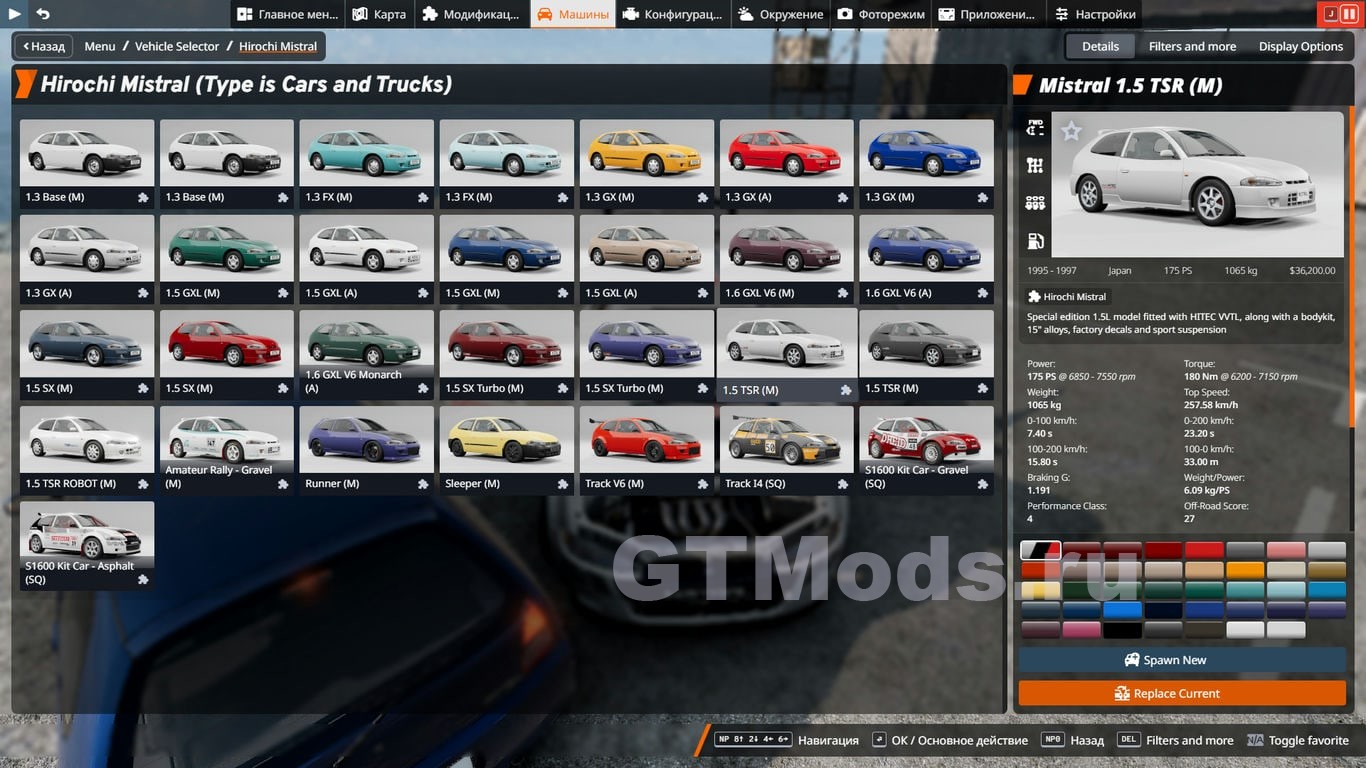Image resolution: width=1366 pixels, height=768 pixels.
Task: Click the red pause button top-right
Action: pyautogui.click(x=1348, y=14)
